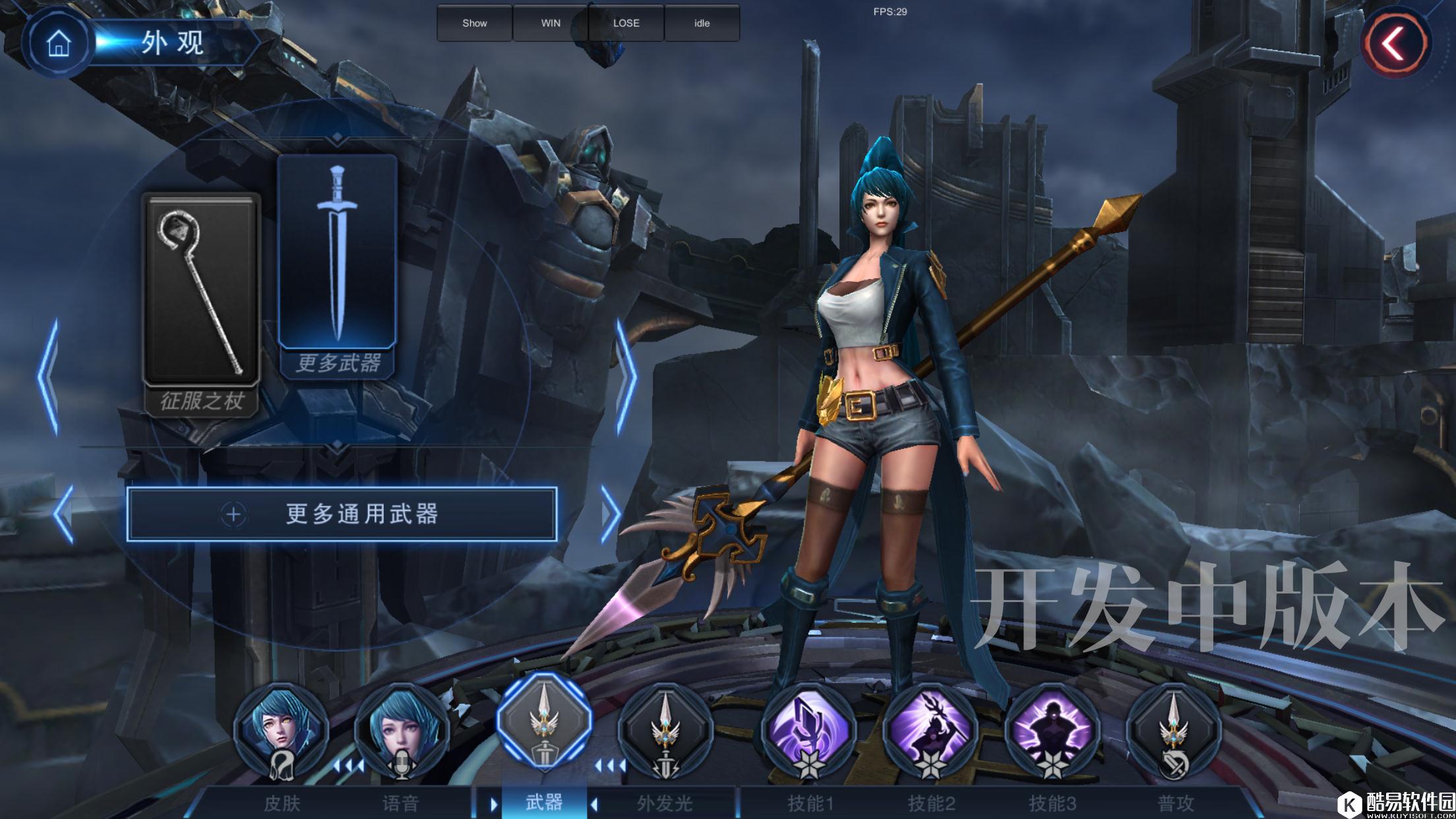Play the Show animation
Image resolution: width=1456 pixels, height=819 pixels.
tap(474, 23)
